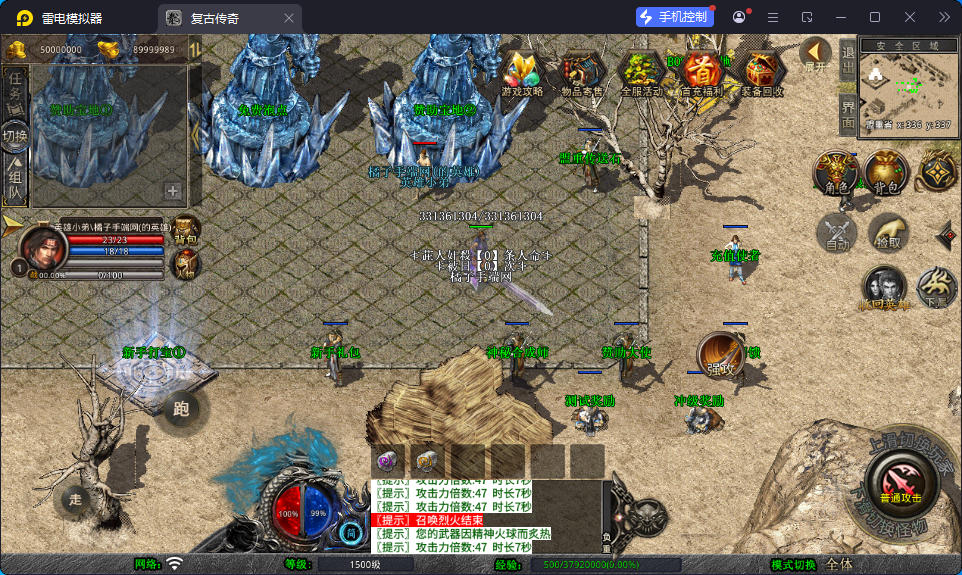Select the 跑 run movement button

(x=180, y=407)
